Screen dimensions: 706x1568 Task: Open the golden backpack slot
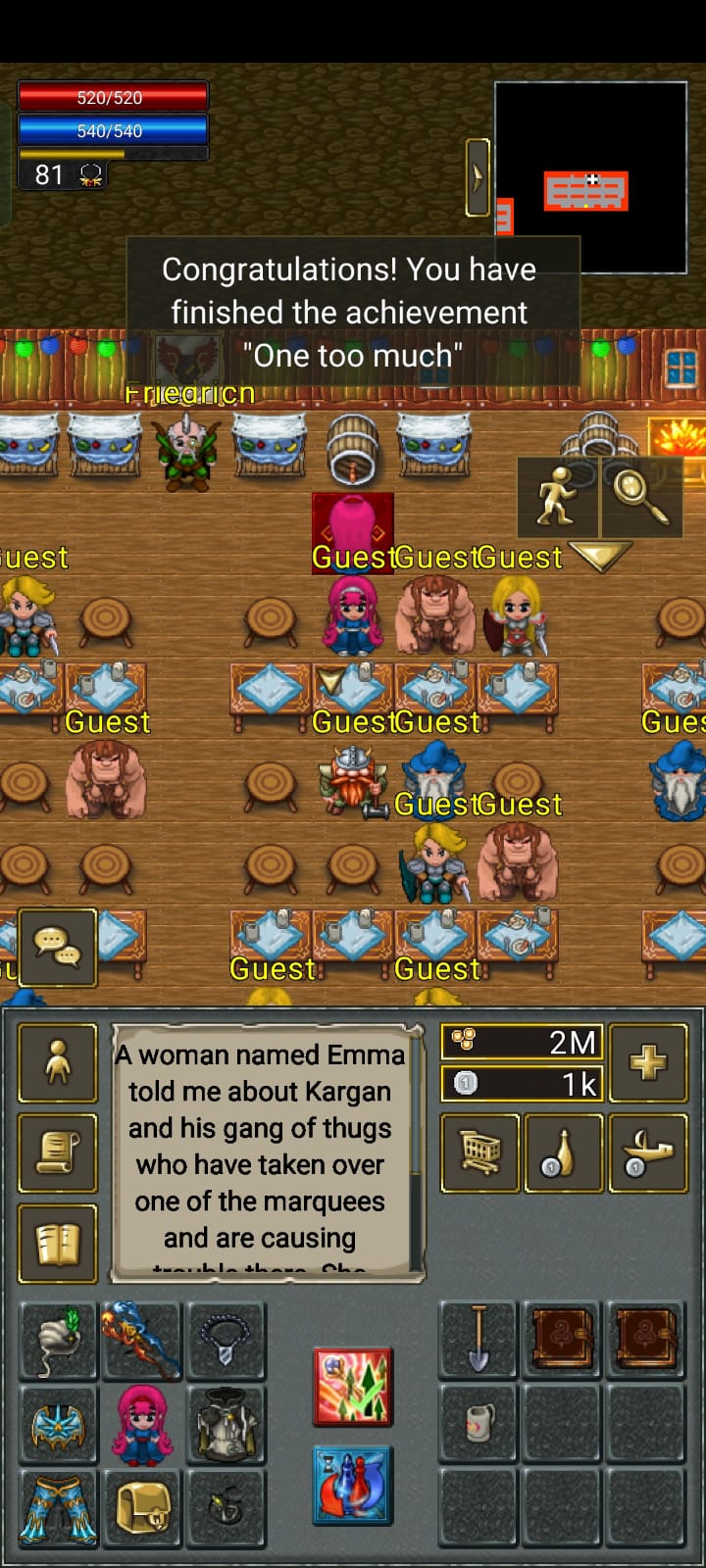click(142, 1508)
